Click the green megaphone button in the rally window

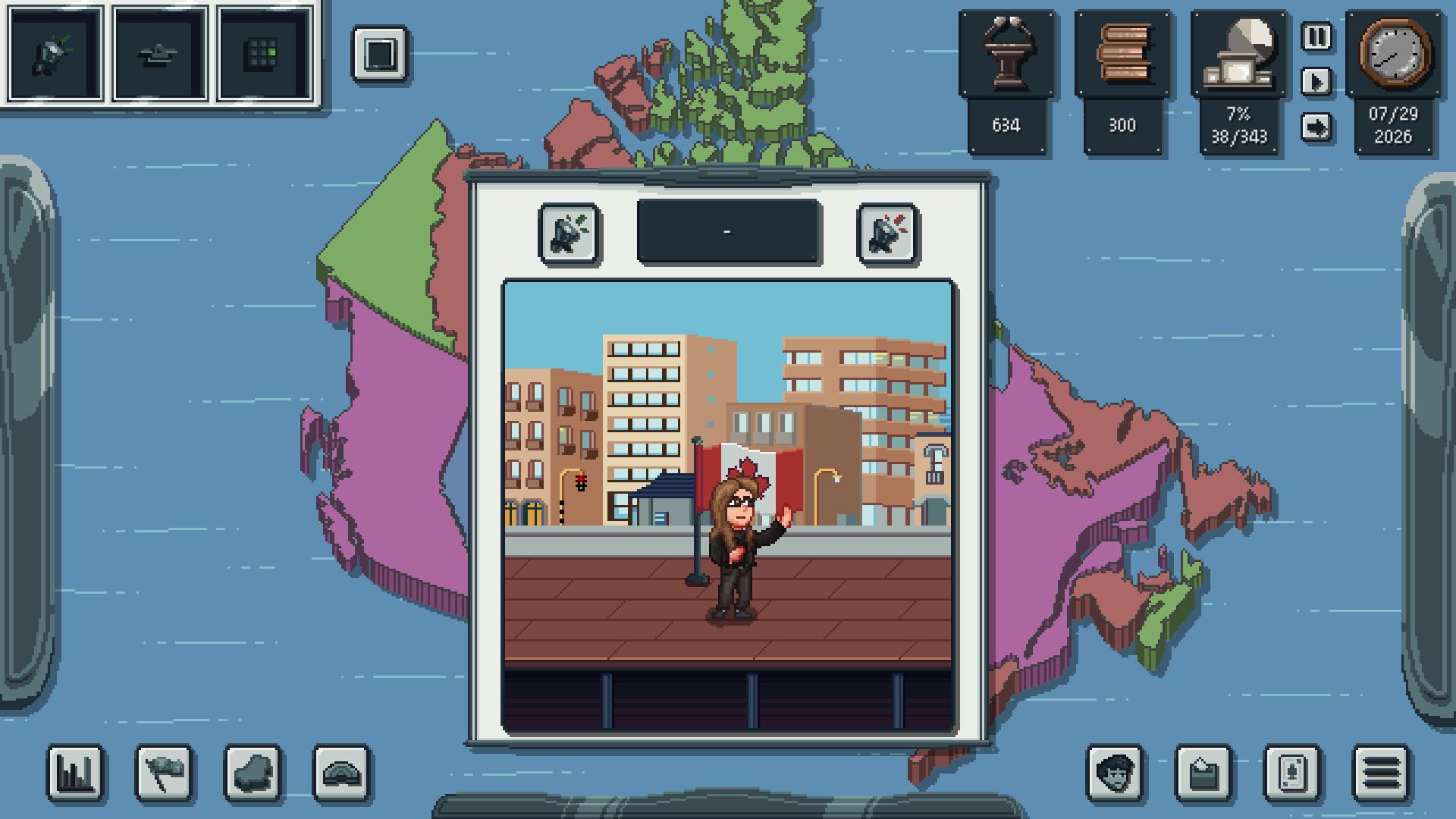[x=569, y=234]
